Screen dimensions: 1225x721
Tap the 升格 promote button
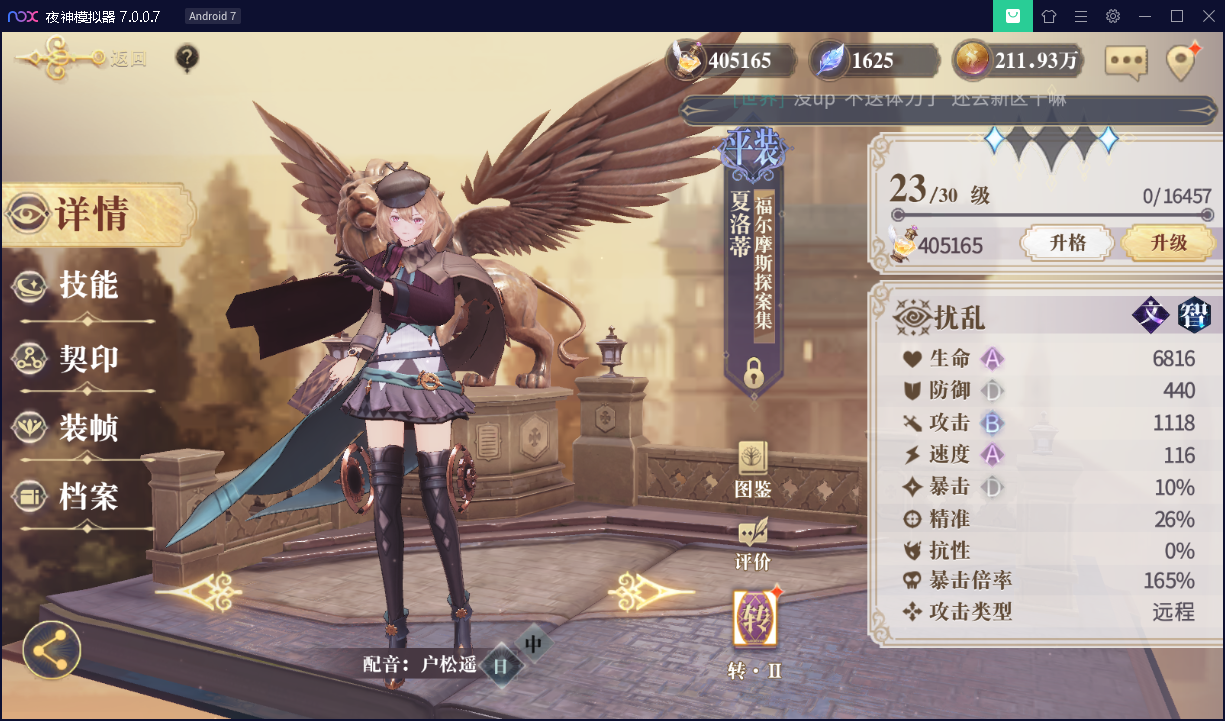coord(1067,243)
